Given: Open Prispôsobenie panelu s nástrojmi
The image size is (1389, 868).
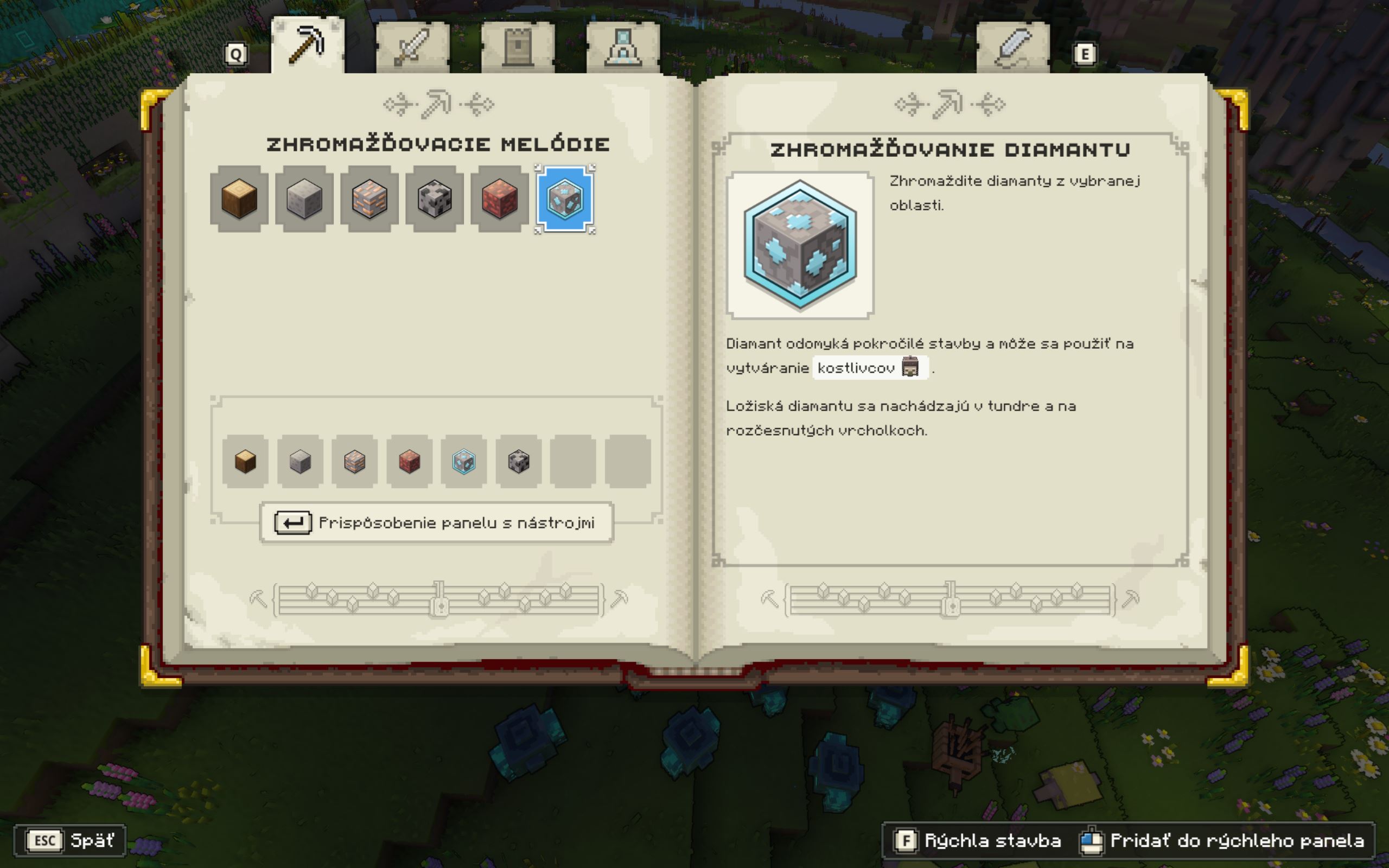Looking at the screenshot, I should (x=437, y=523).
